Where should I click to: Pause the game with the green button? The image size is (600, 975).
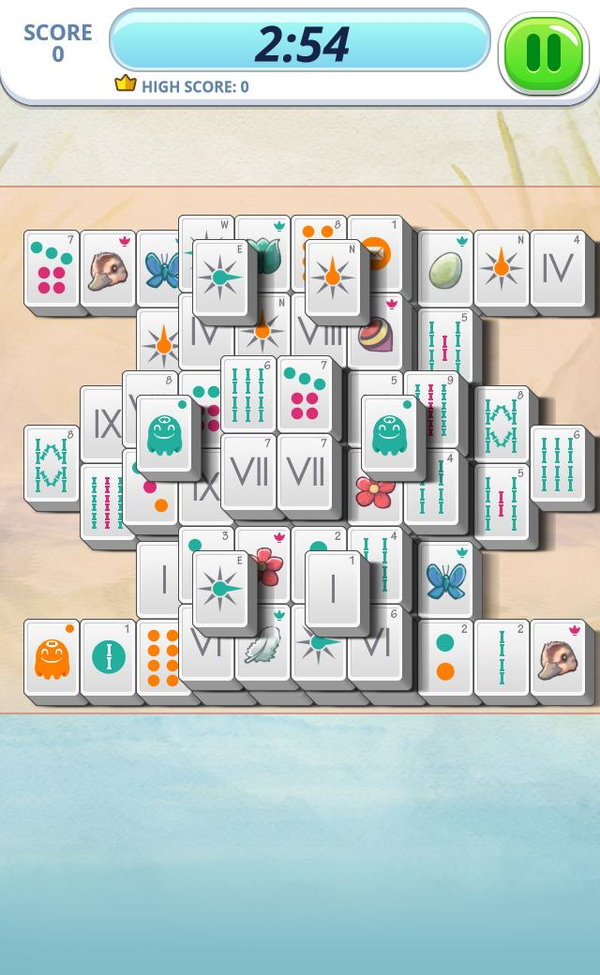tap(544, 52)
